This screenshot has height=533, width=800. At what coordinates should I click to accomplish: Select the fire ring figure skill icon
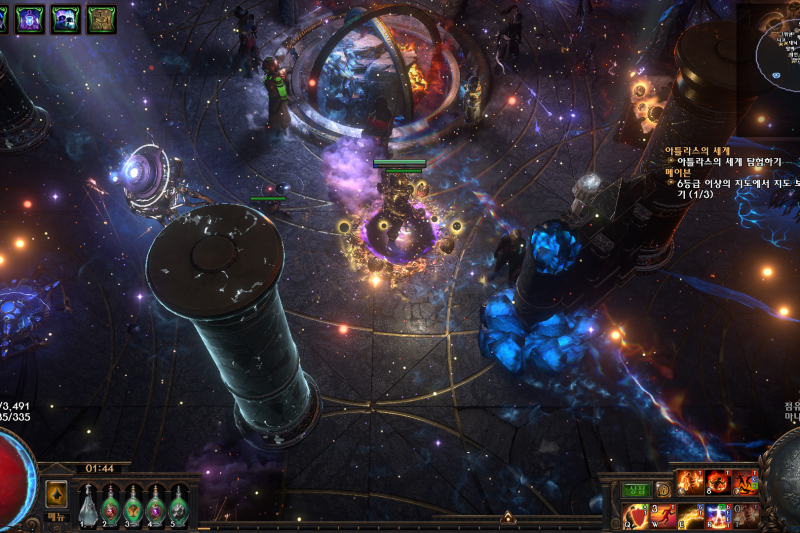coord(718,483)
